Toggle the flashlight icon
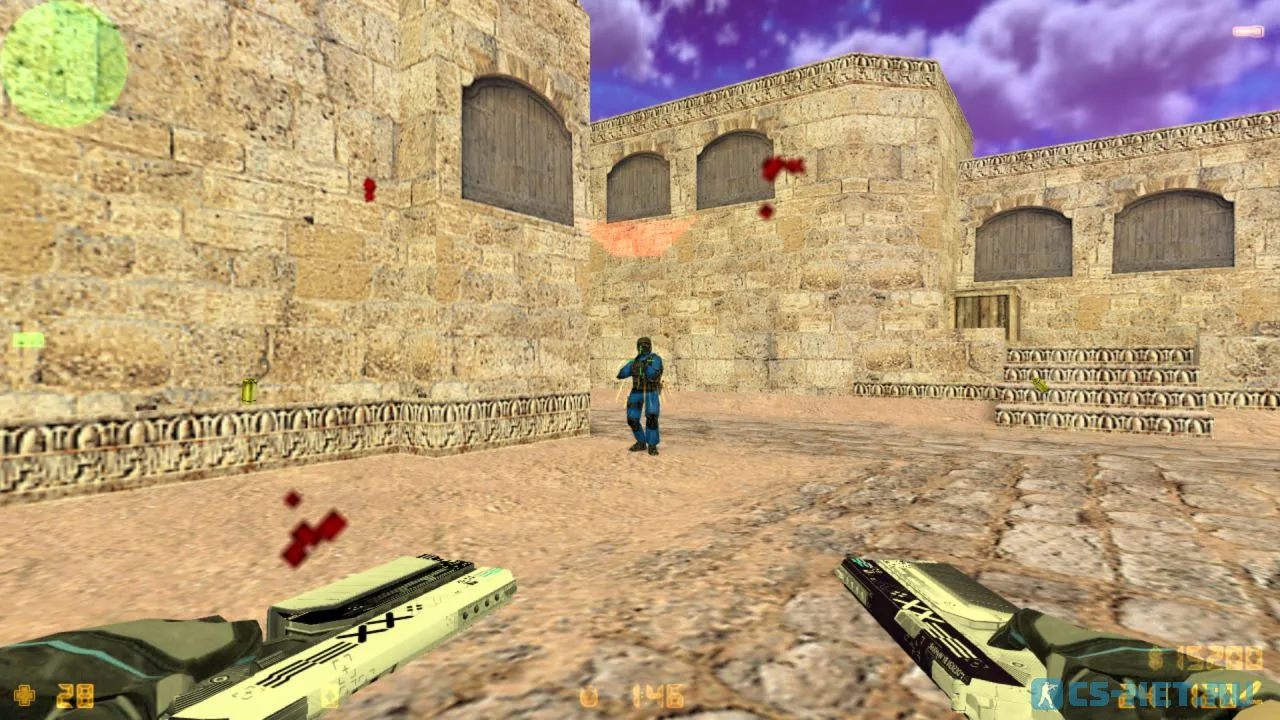The width and height of the screenshot is (1280, 720). (1248, 32)
